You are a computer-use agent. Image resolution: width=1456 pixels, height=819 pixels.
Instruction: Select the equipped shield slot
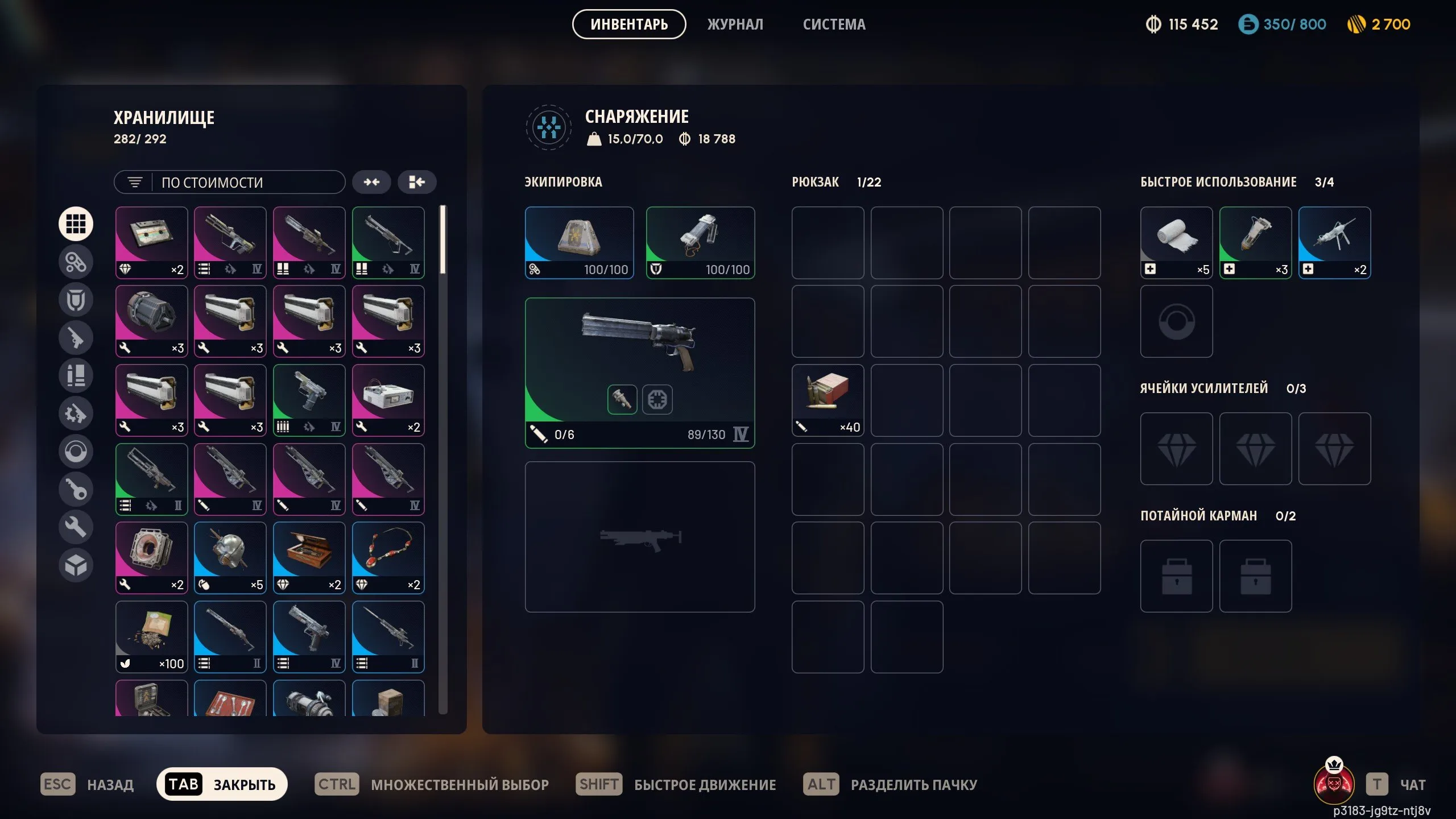click(700, 242)
